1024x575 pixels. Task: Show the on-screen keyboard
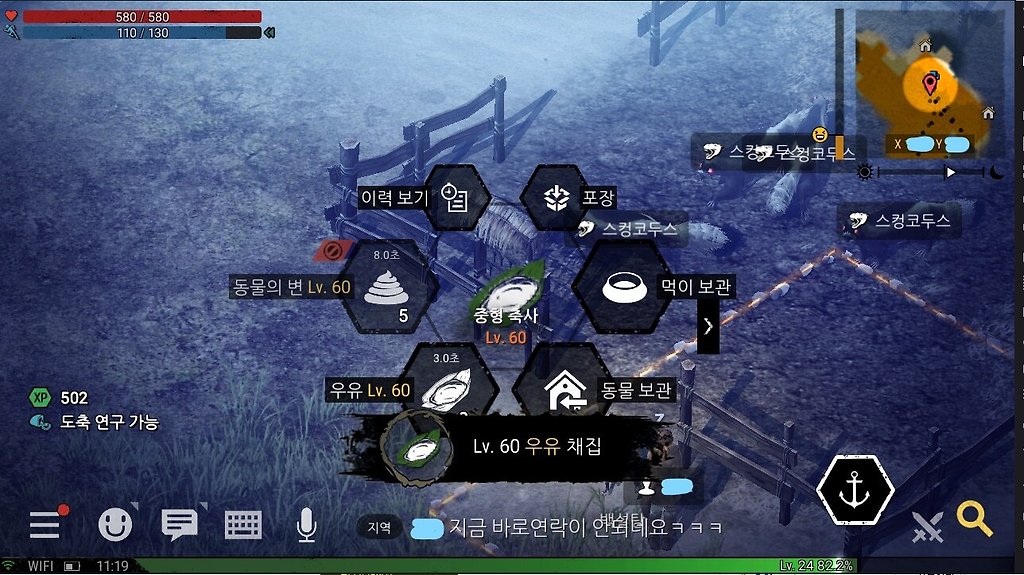(x=243, y=524)
